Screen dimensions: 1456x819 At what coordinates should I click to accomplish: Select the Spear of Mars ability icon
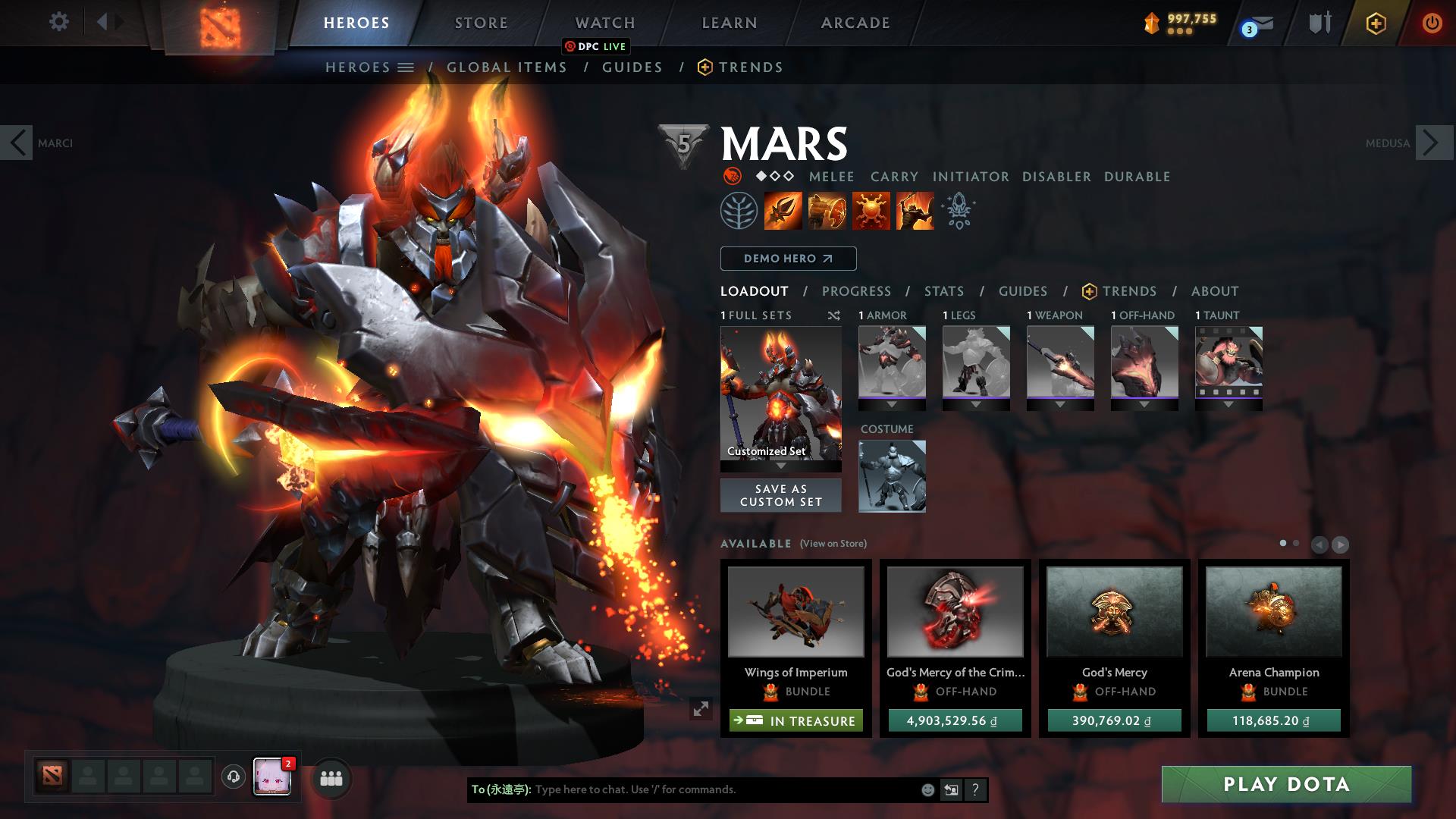coord(783,211)
